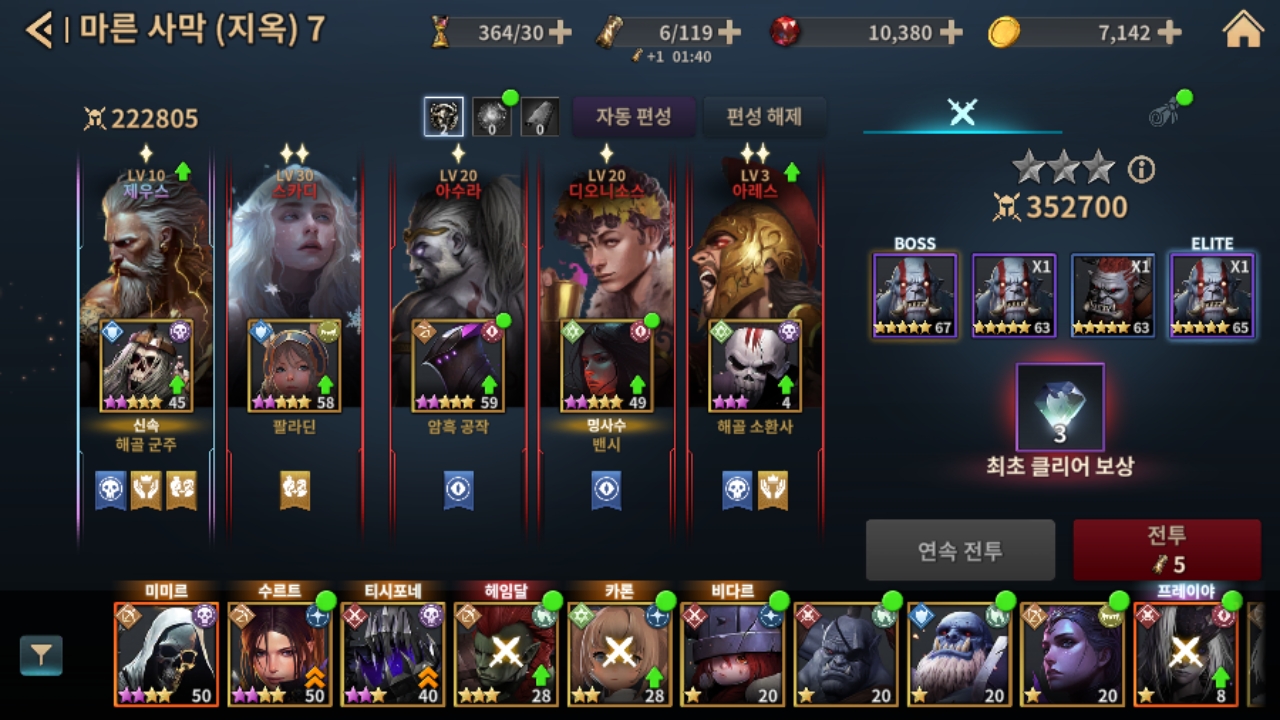Go back with the arrow button
Image resolution: width=1280 pixels, height=720 pixels.
pos(38,30)
